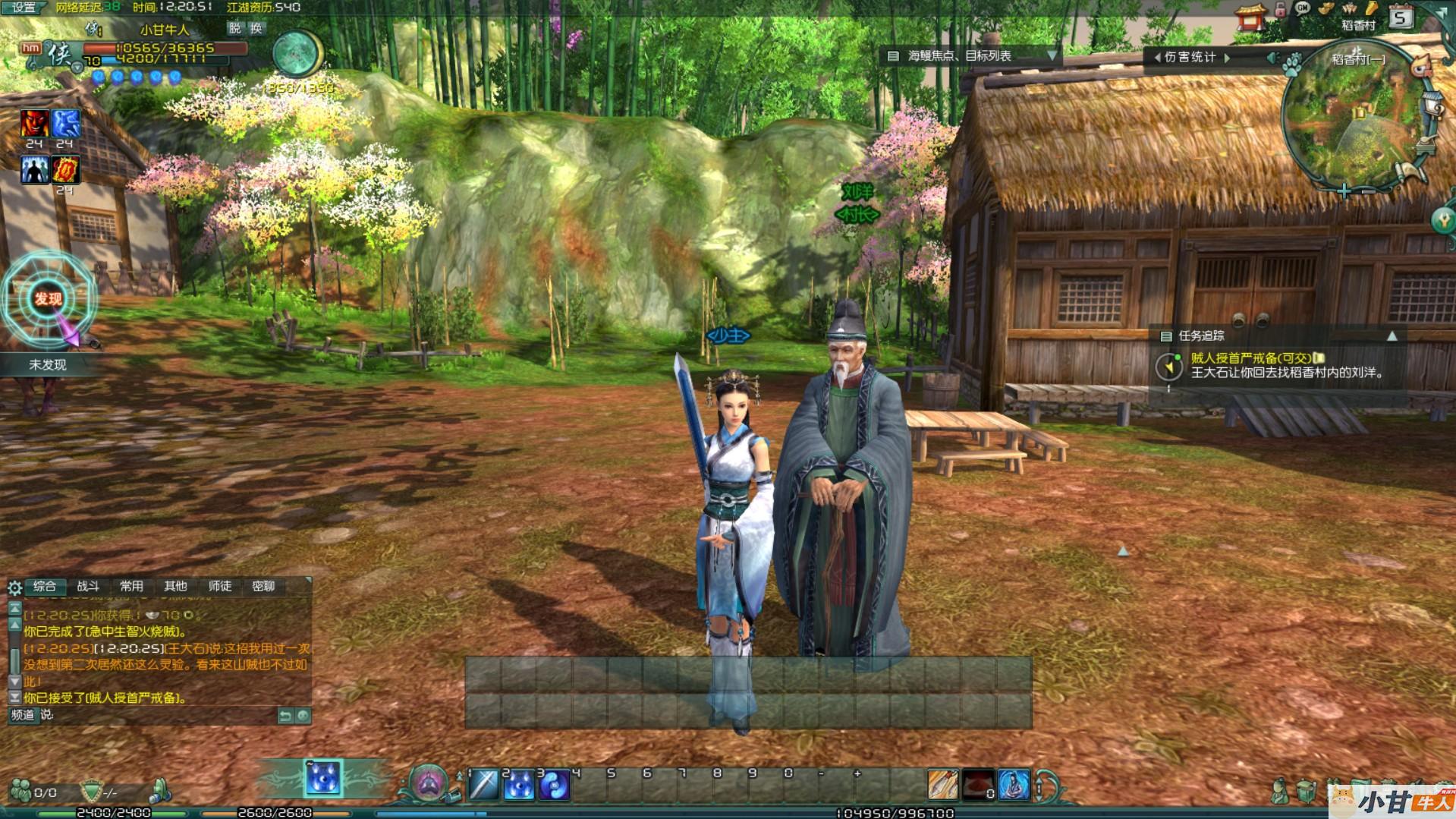Activate the meditating figure skill icon
Image resolution: width=1456 pixels, height=819 pixels.
1014,786
